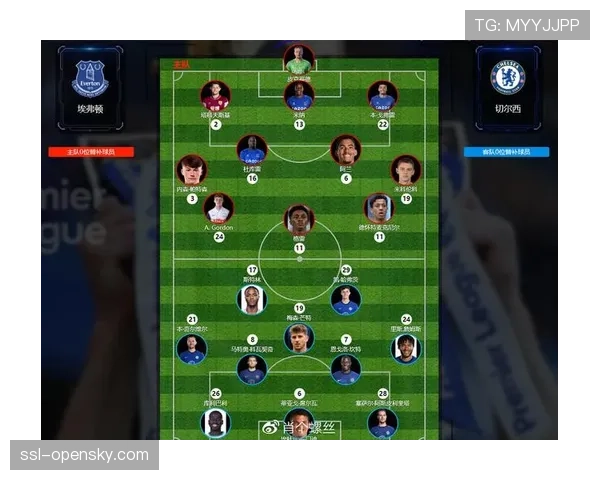Select Chelsea's number 7 midfielder portrait
The image size is (600, 480).
coord(346,369)
